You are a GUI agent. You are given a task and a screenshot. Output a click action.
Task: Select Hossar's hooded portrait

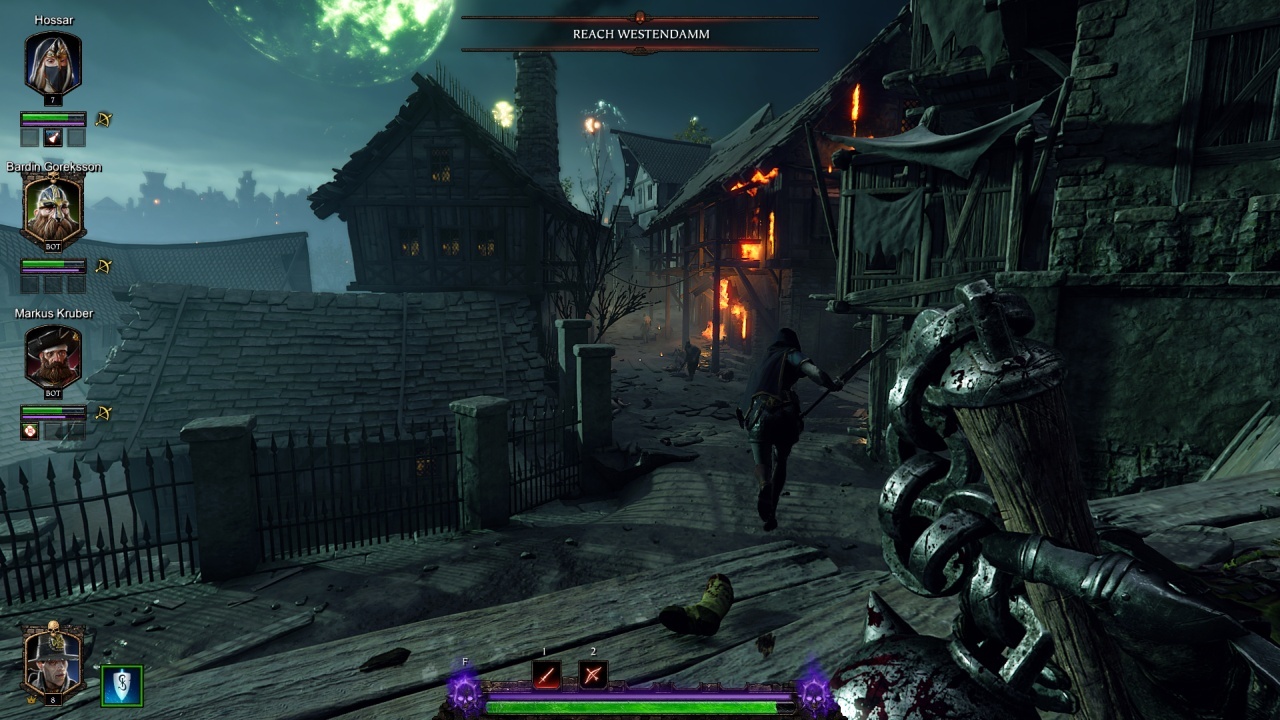click(53, 64)
